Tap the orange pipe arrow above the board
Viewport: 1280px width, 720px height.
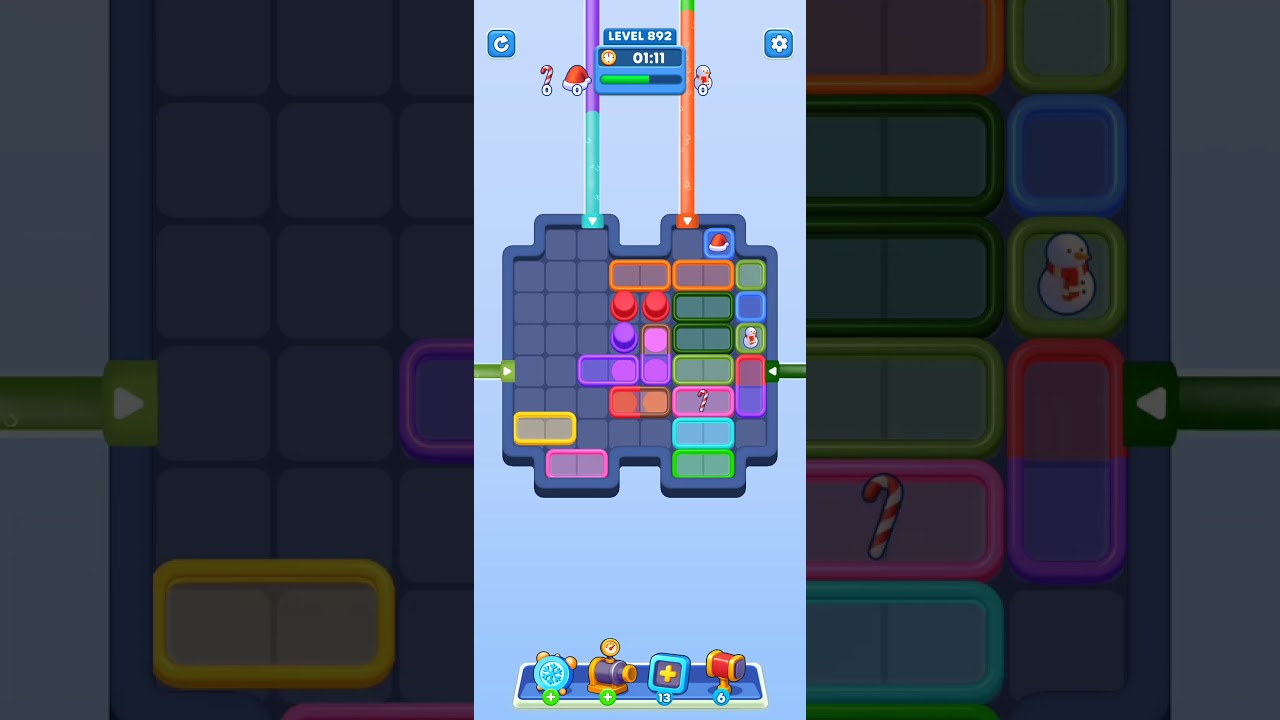pos(688,221)
